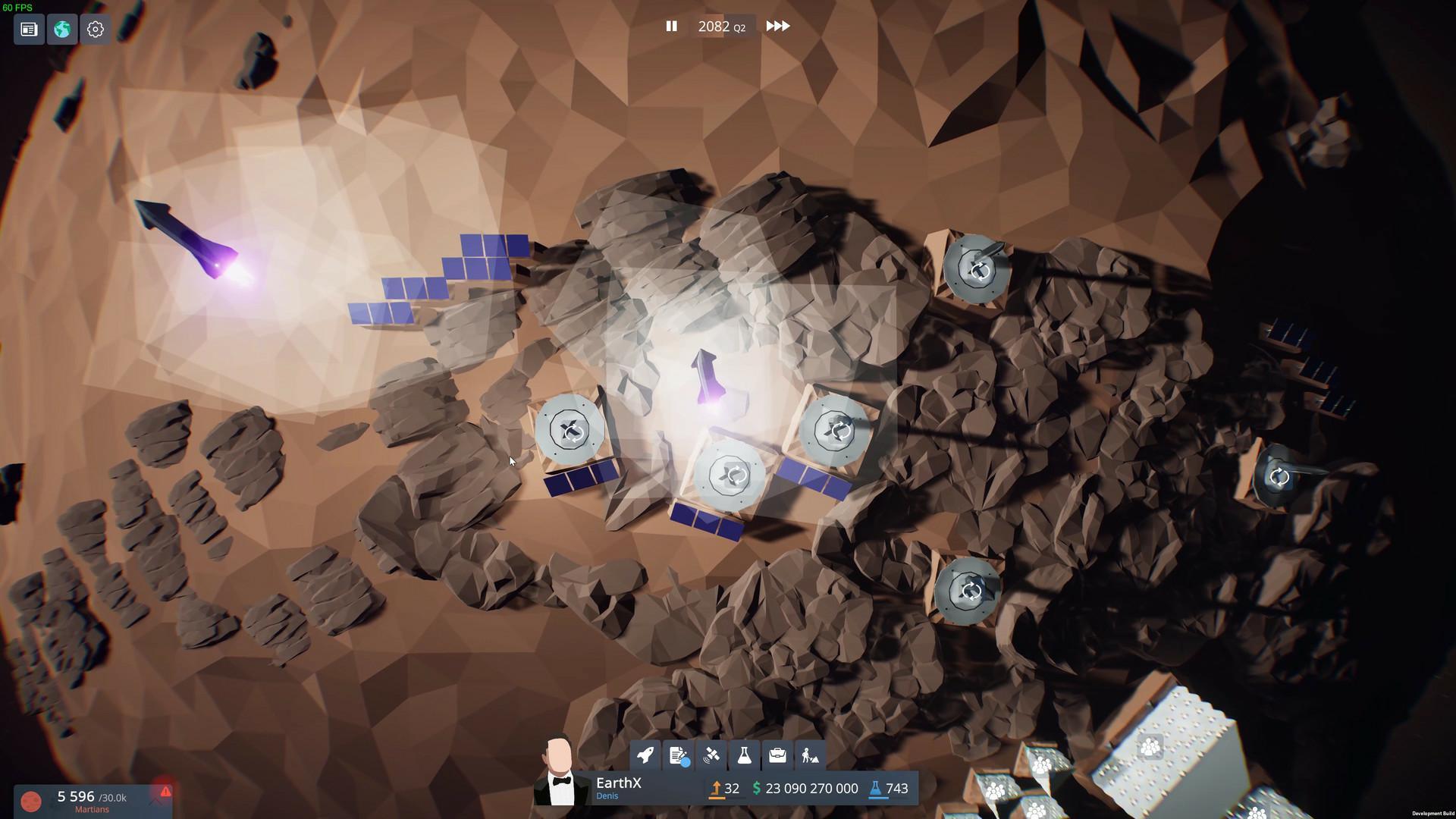Open the Satellites panel

click(711, 755)
